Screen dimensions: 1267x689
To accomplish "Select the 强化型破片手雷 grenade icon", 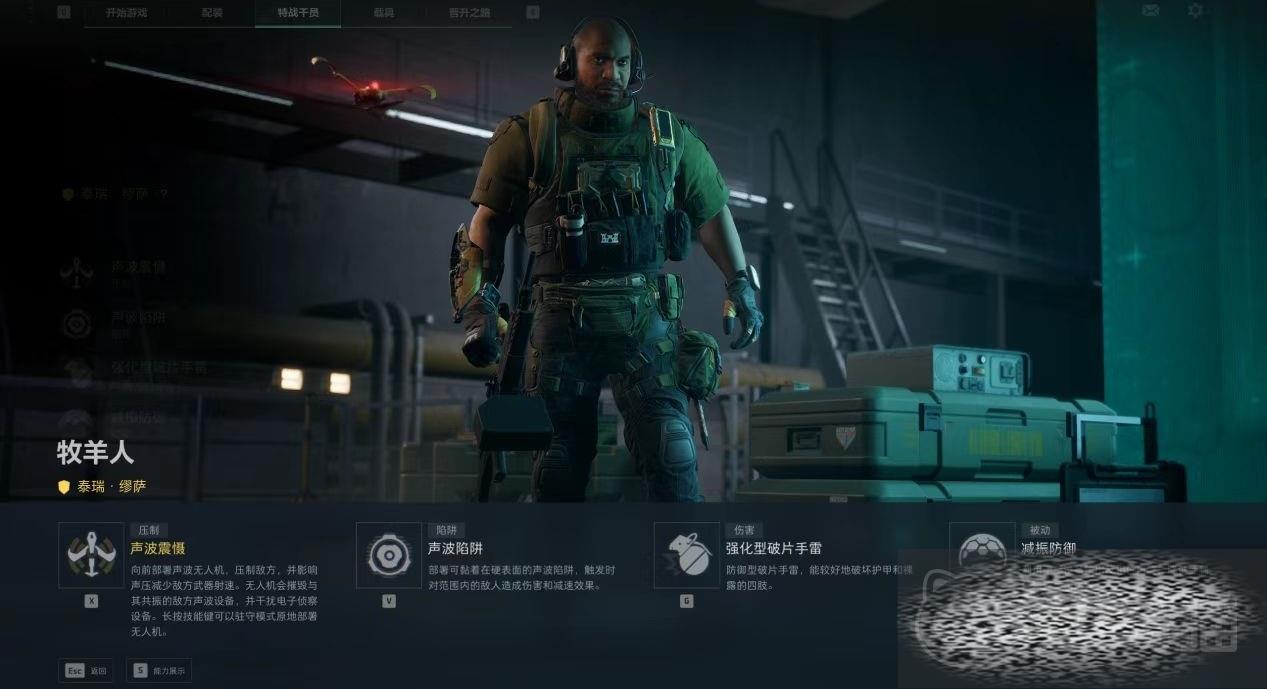I will 686,555.
